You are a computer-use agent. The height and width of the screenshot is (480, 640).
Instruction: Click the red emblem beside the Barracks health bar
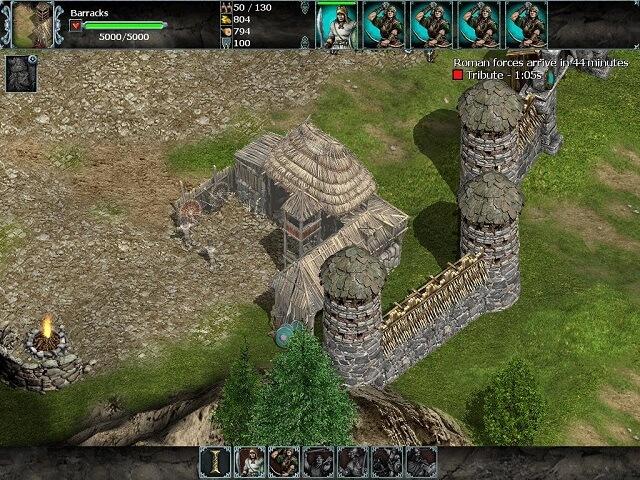click(x=76, y=26)
